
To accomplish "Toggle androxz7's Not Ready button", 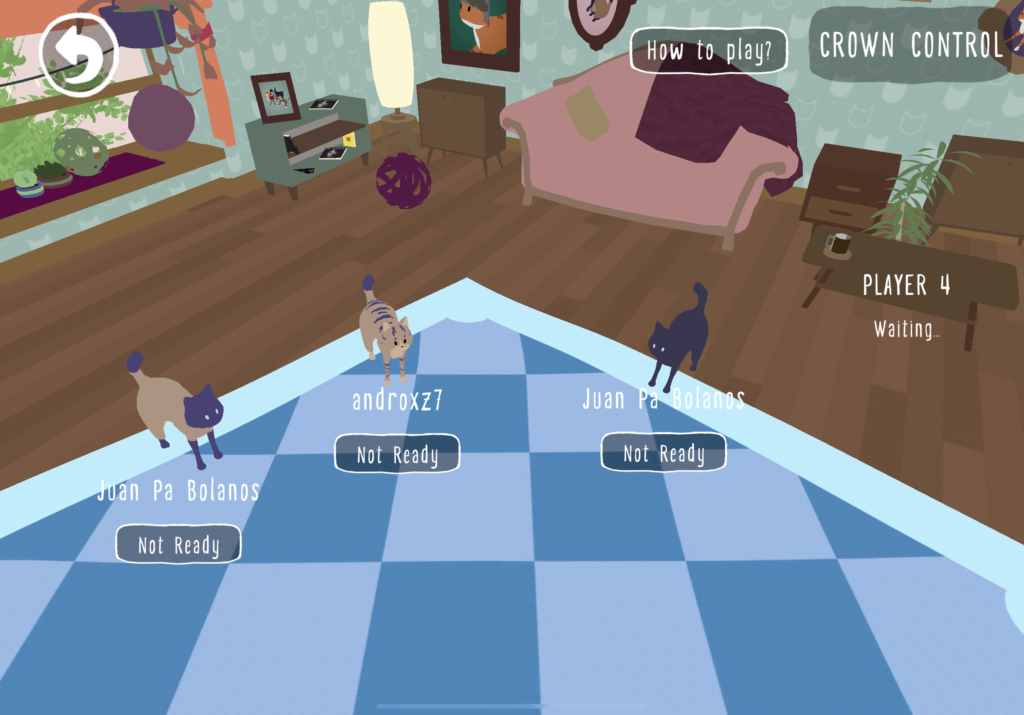I will click(397, 454).
